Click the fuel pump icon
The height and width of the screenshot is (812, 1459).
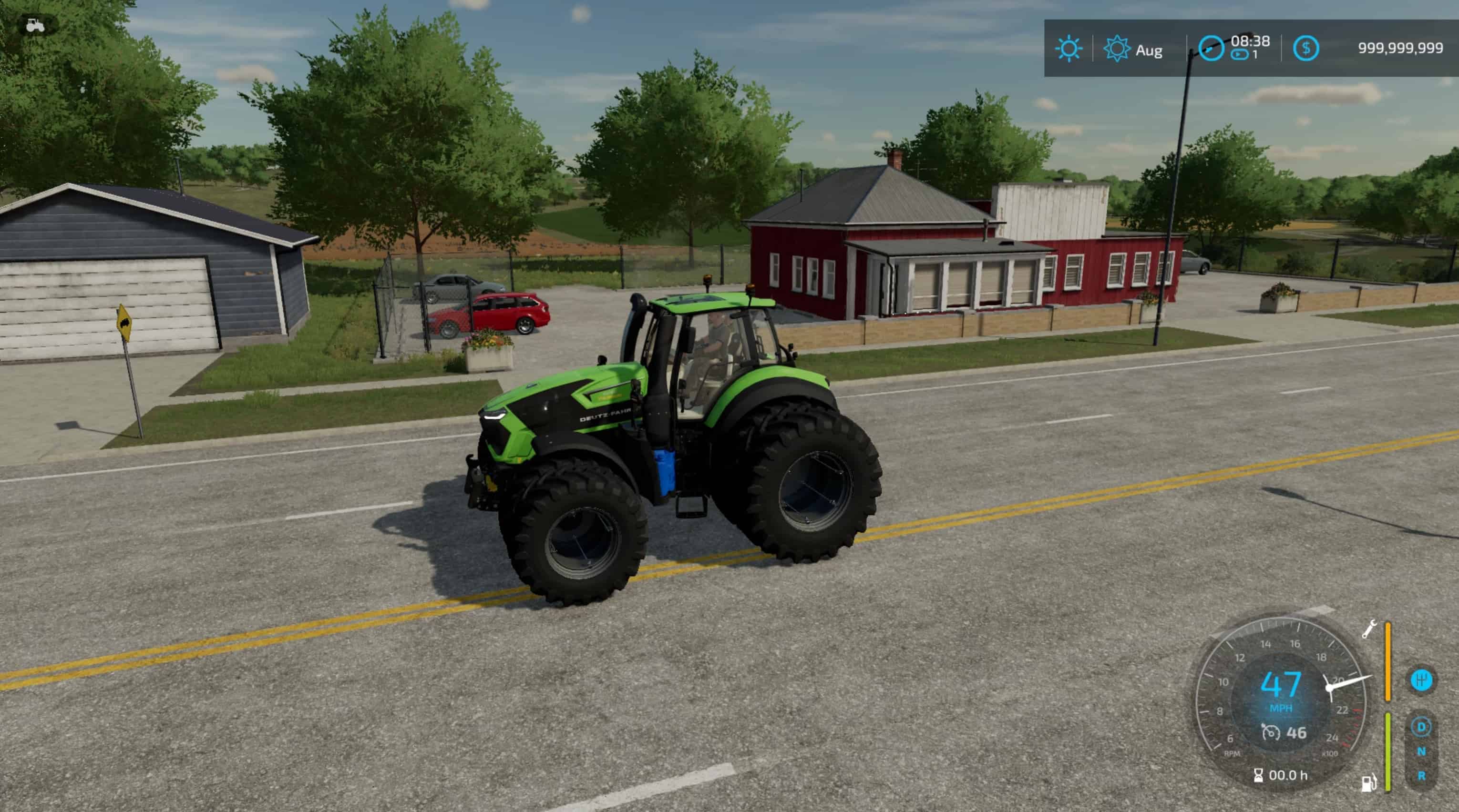tap(1368, 783)
